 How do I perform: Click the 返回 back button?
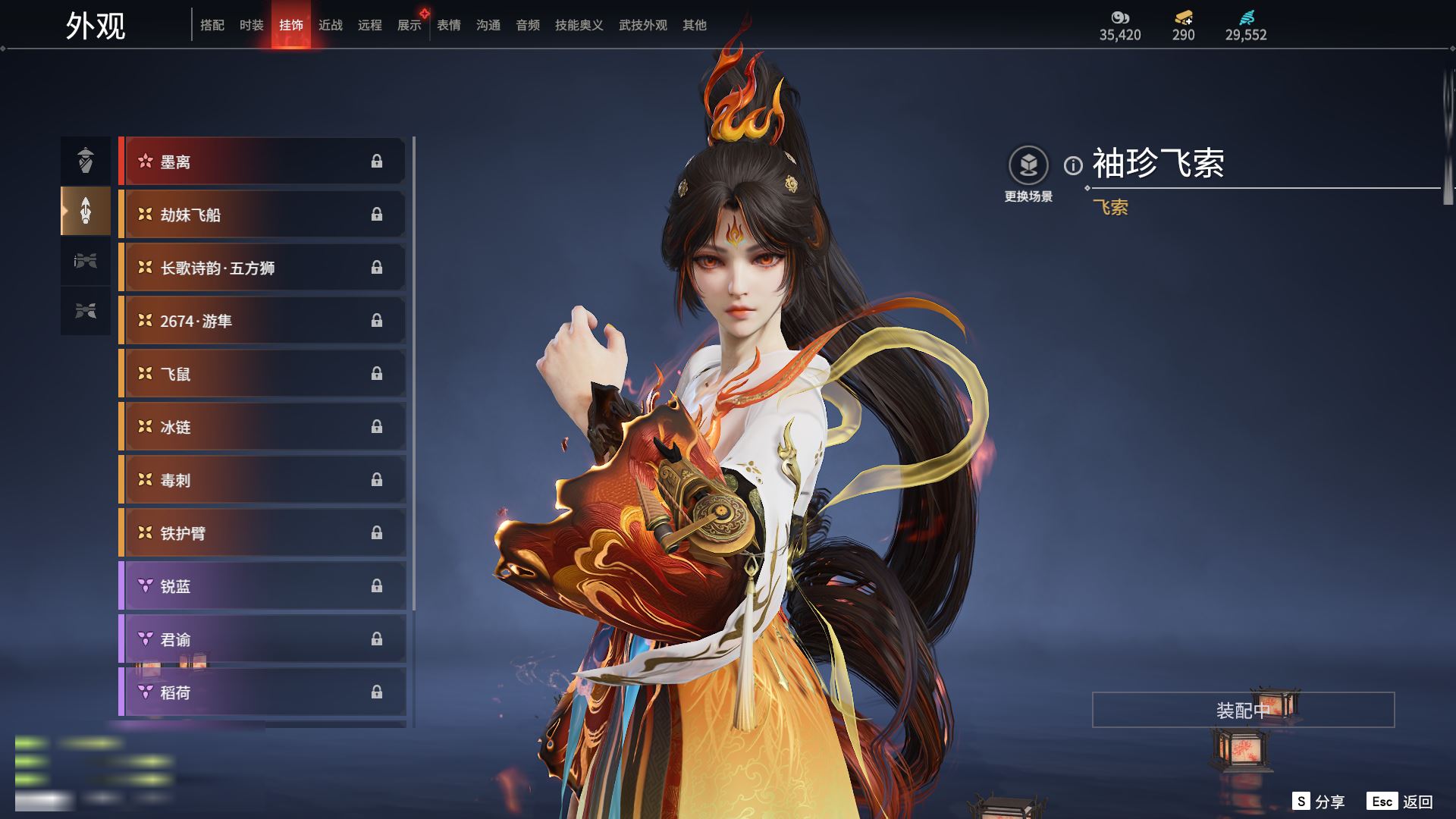pyautogui.click(x=1401, y=801)
